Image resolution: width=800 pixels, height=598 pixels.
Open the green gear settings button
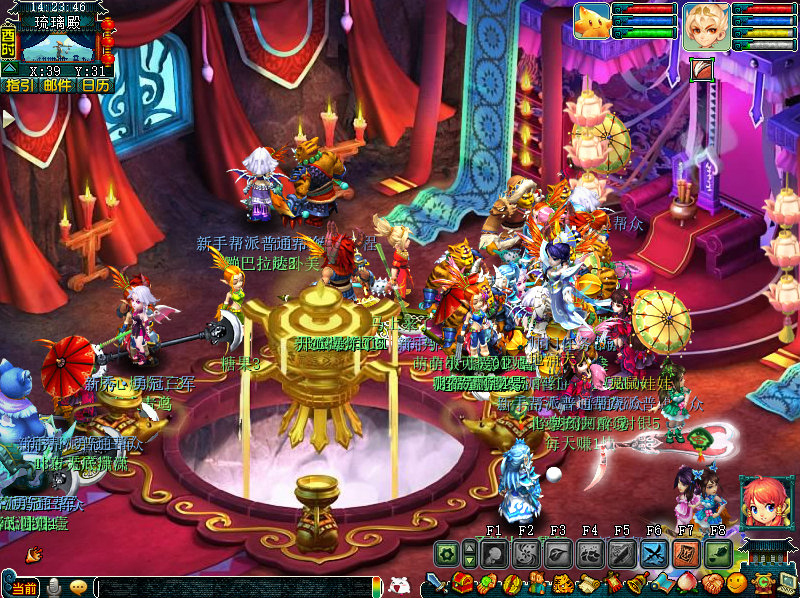tap(446, 554)
